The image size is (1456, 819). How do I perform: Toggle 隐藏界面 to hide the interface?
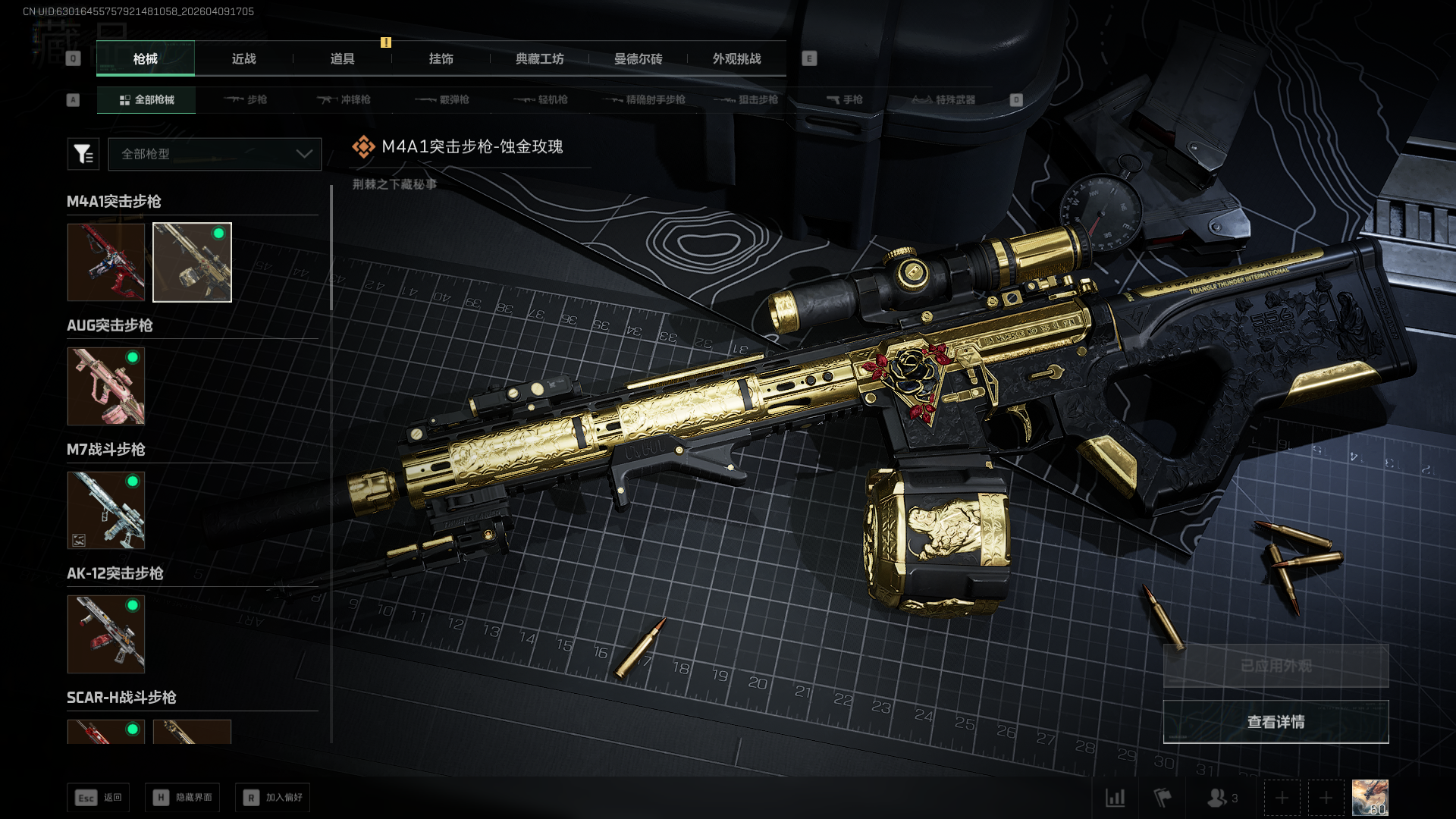[183, 798]
